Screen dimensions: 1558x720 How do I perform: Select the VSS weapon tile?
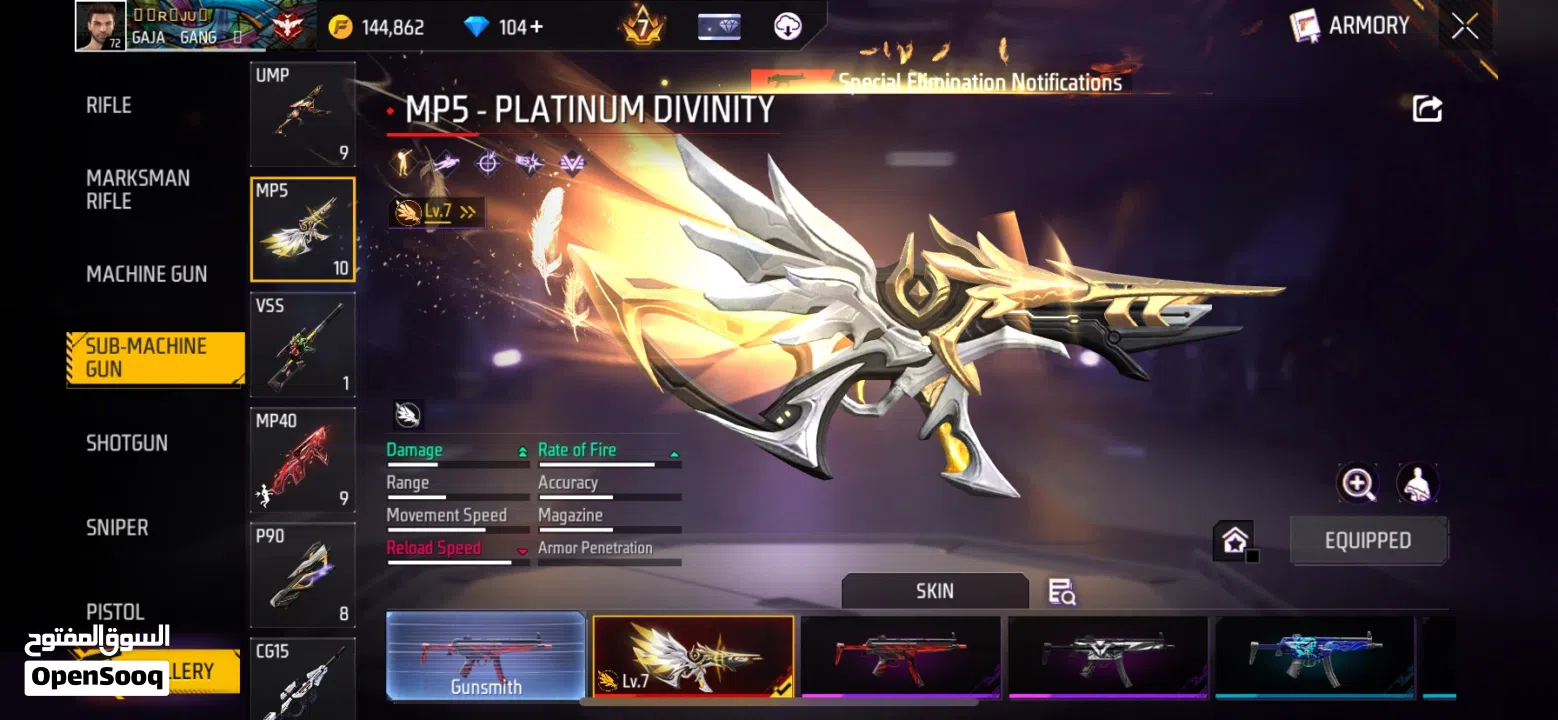coord(302,345)
